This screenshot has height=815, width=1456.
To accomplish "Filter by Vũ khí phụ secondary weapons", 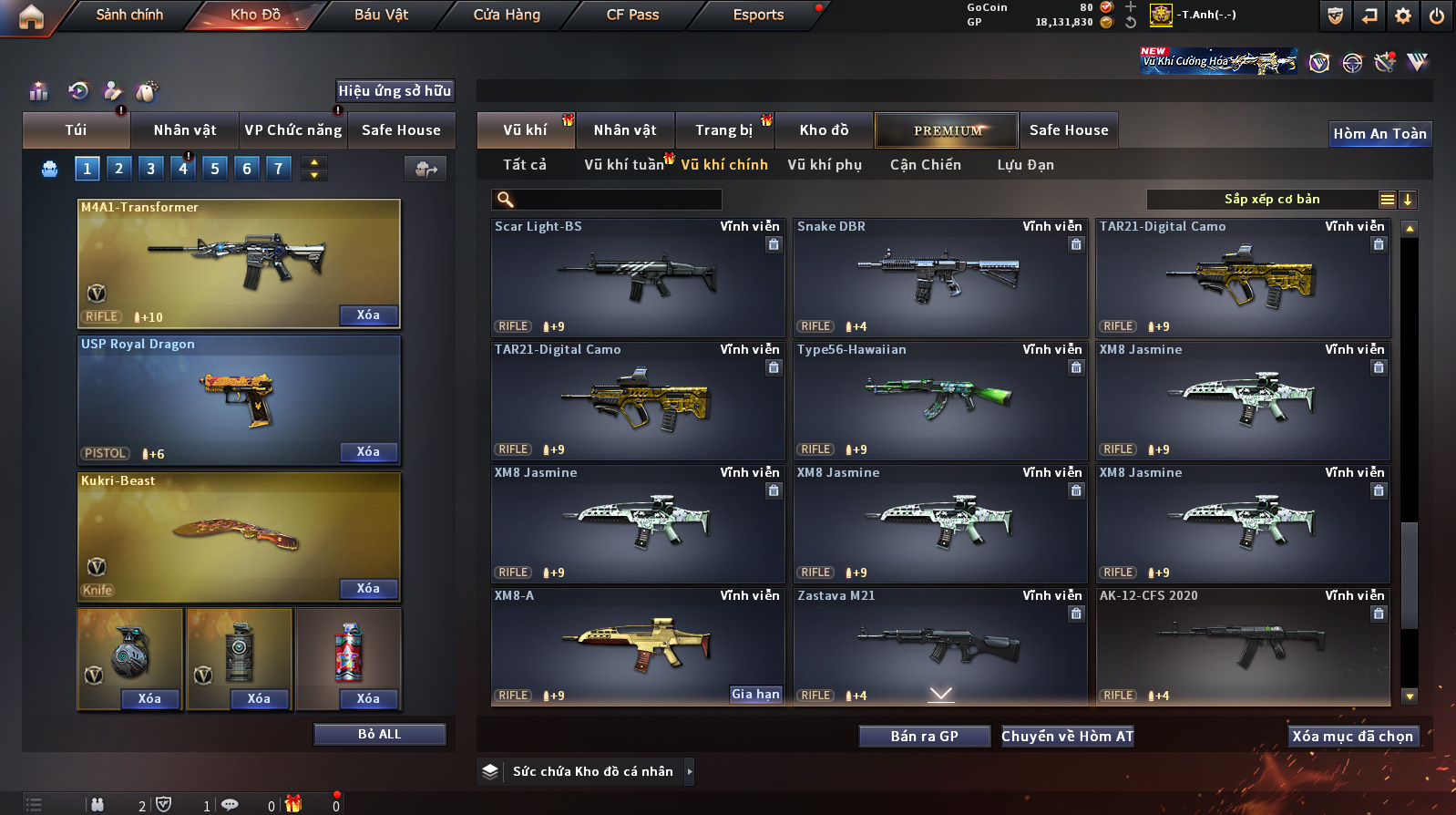I will (824, 165).
